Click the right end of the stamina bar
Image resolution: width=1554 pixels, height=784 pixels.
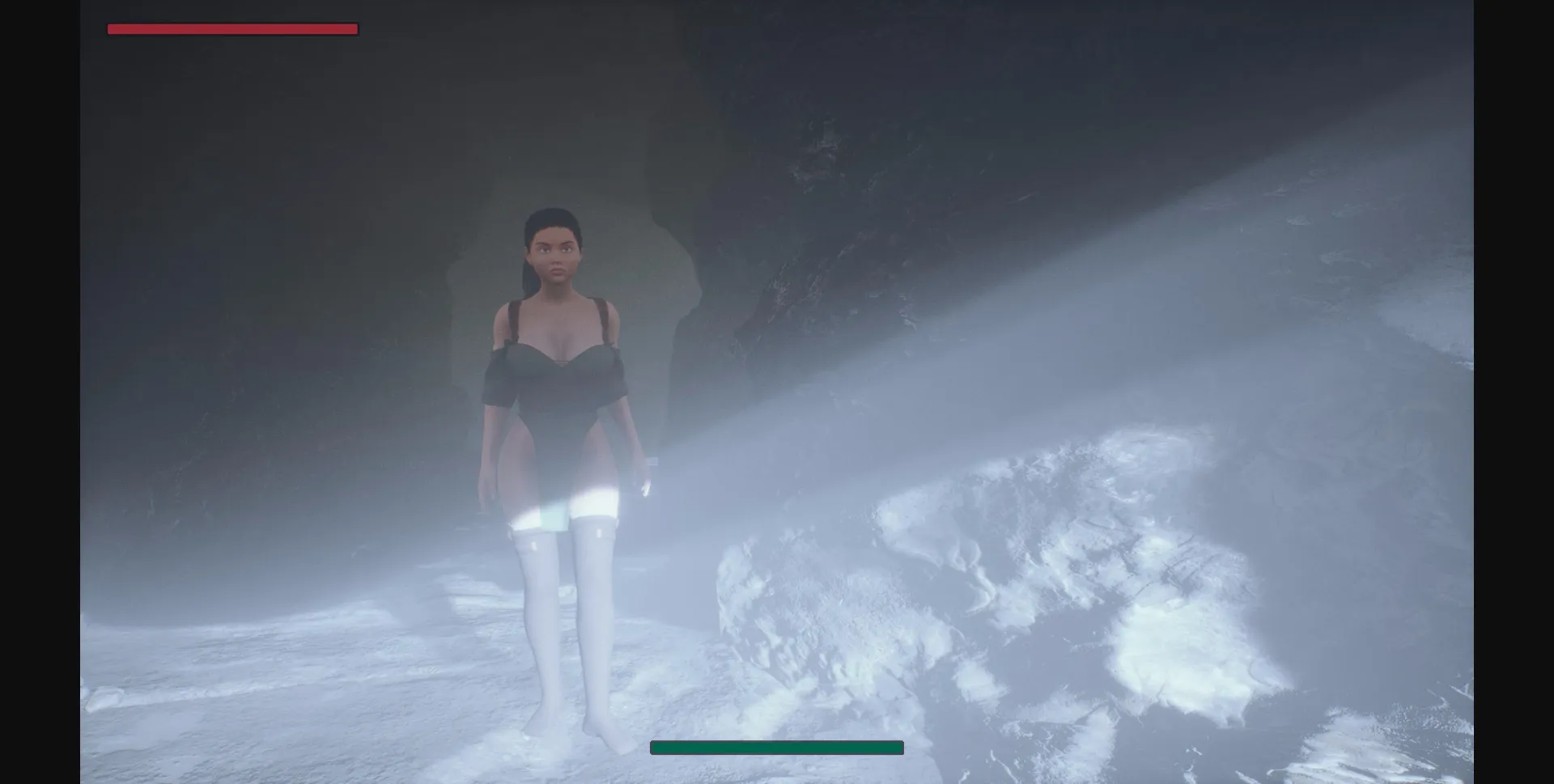coord(898,747)
